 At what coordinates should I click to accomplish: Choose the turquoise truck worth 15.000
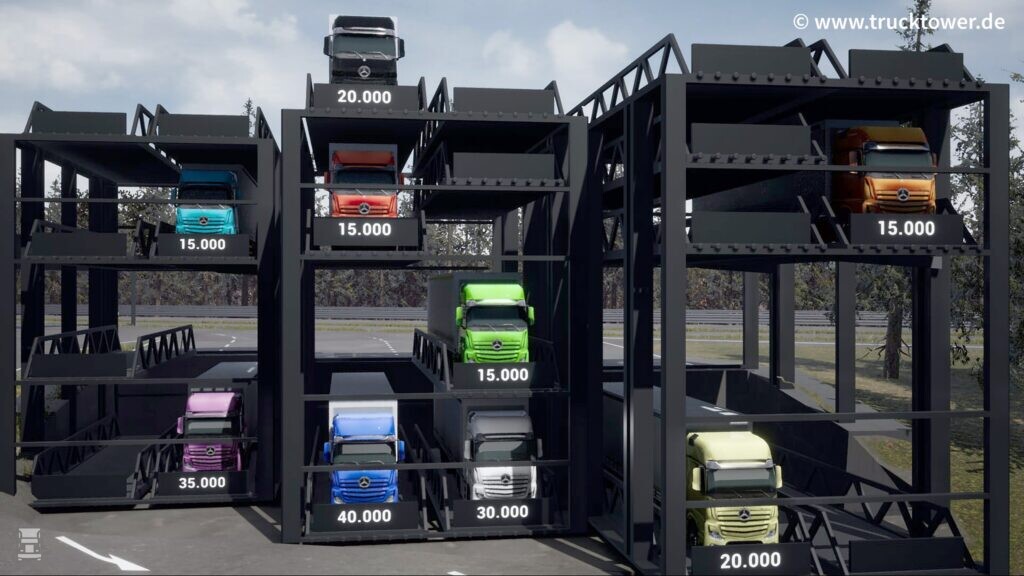point(206,203)
